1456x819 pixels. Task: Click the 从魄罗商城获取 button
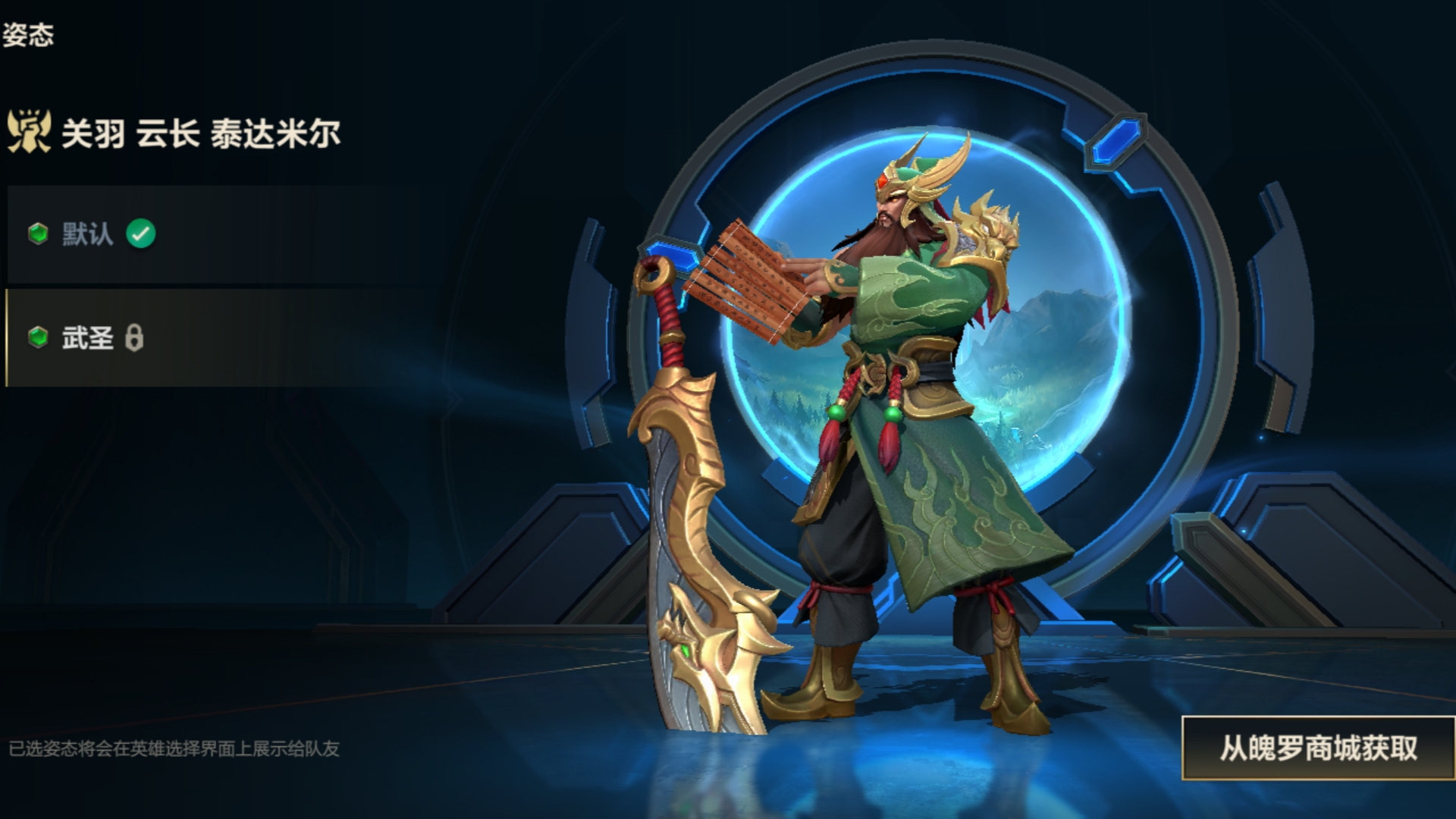1318,748
